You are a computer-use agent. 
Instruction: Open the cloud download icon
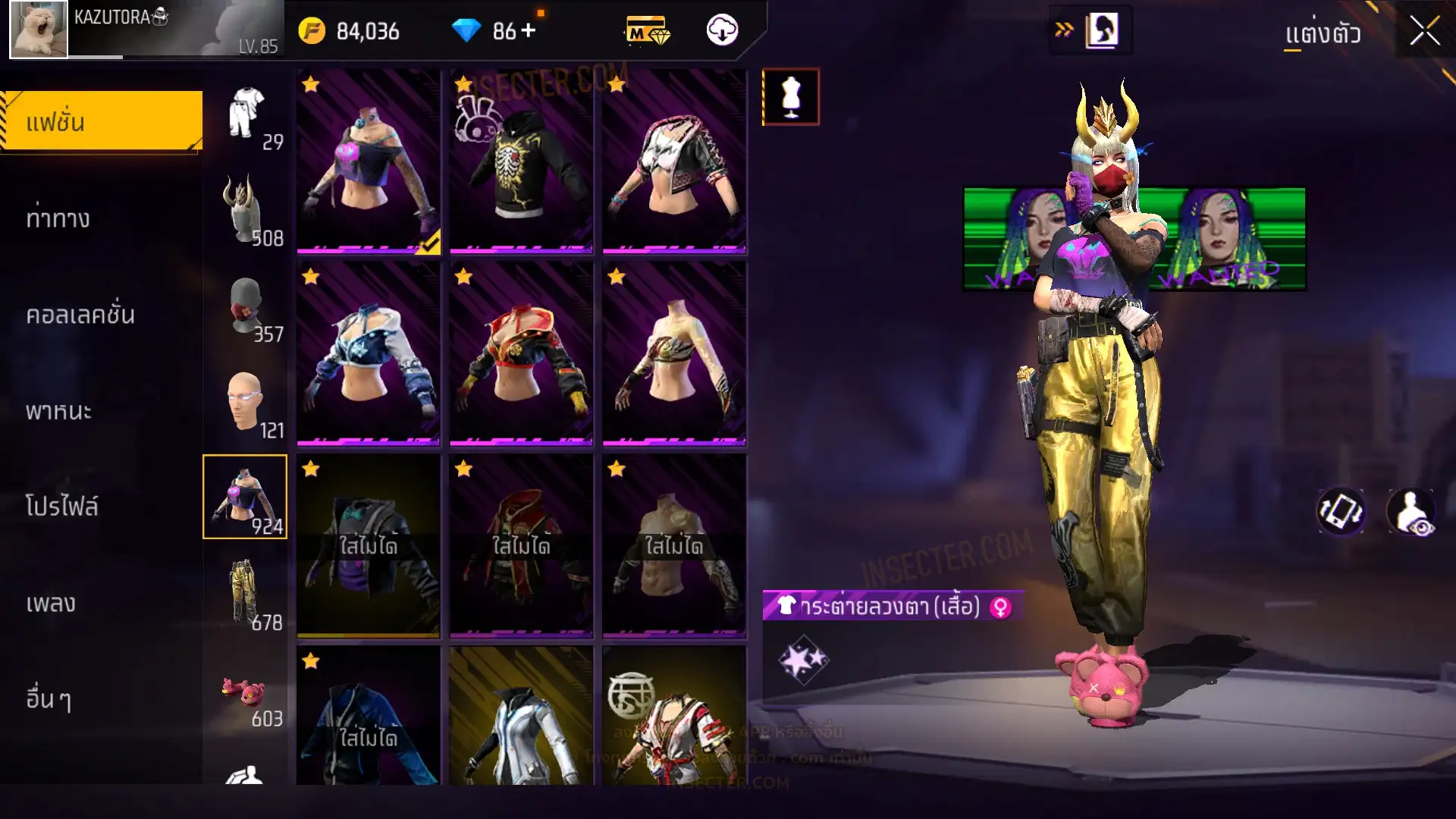pos(722,30)
